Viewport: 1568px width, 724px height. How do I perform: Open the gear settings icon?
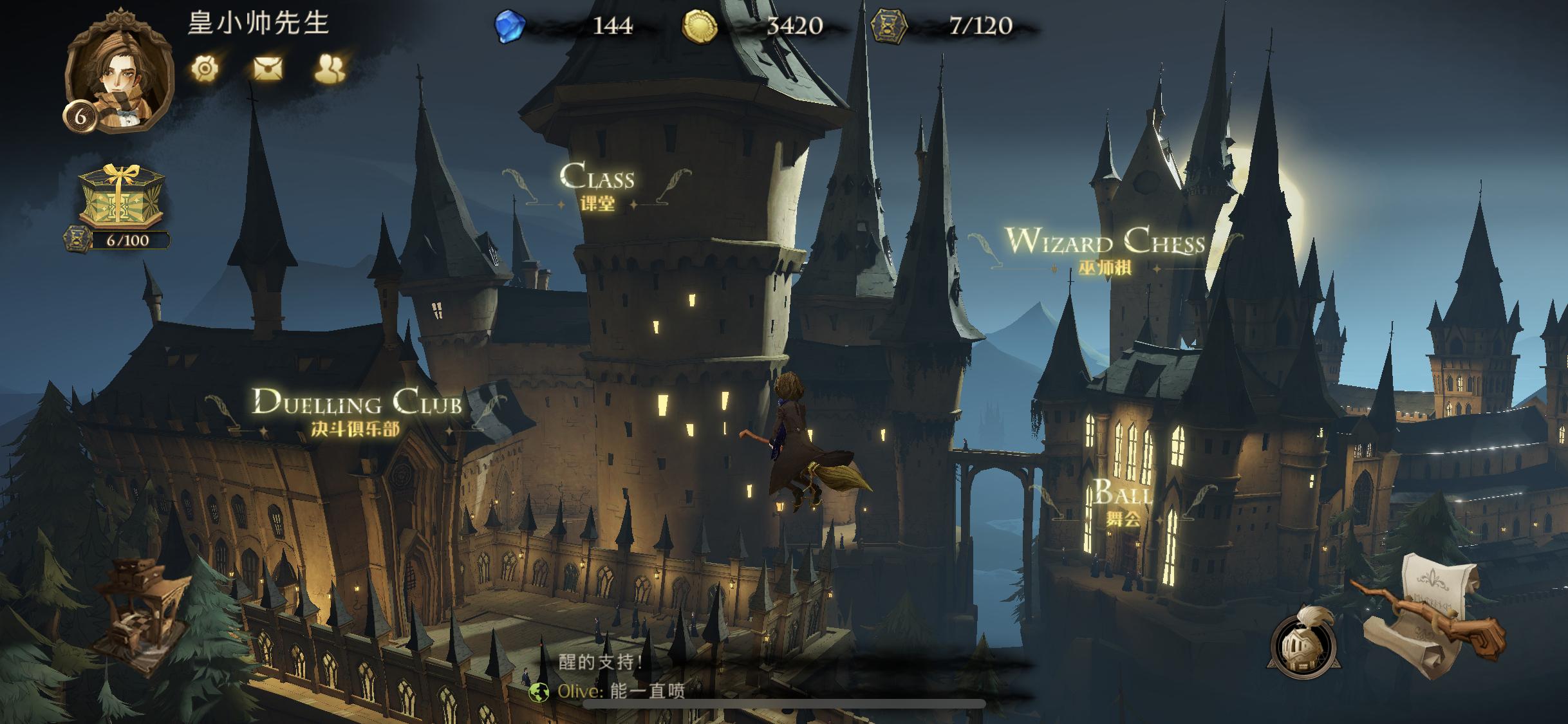(x=205, y=68)
